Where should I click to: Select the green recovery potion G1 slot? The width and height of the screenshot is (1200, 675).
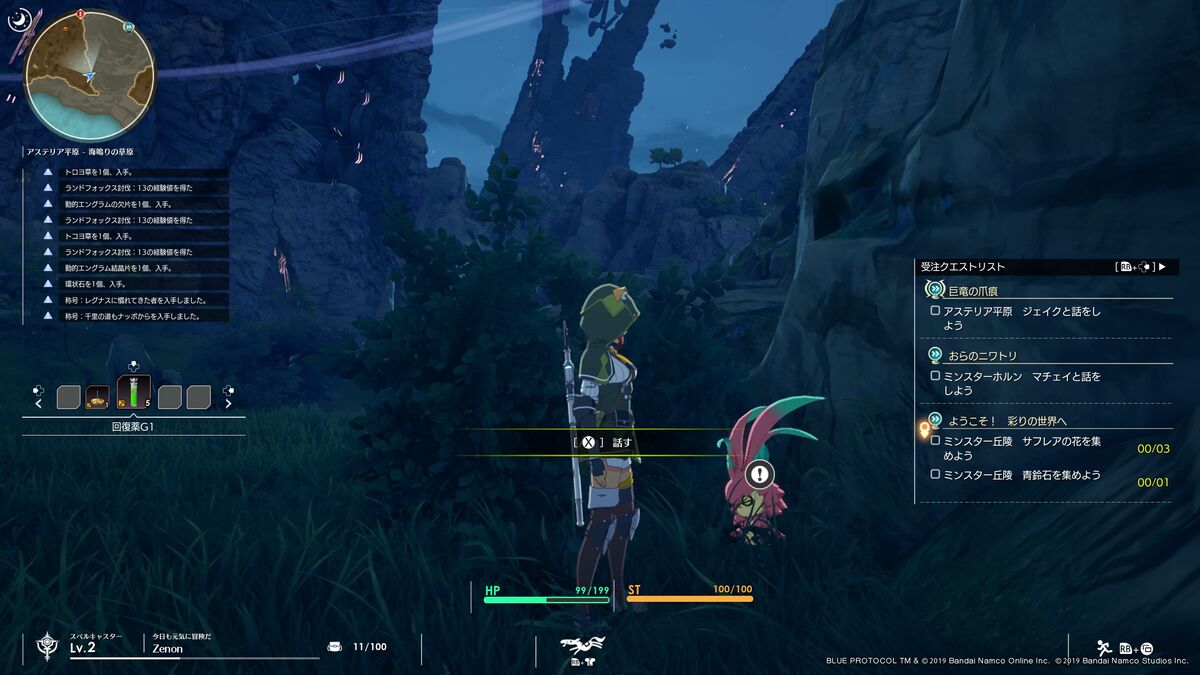(x=134, y=391)
